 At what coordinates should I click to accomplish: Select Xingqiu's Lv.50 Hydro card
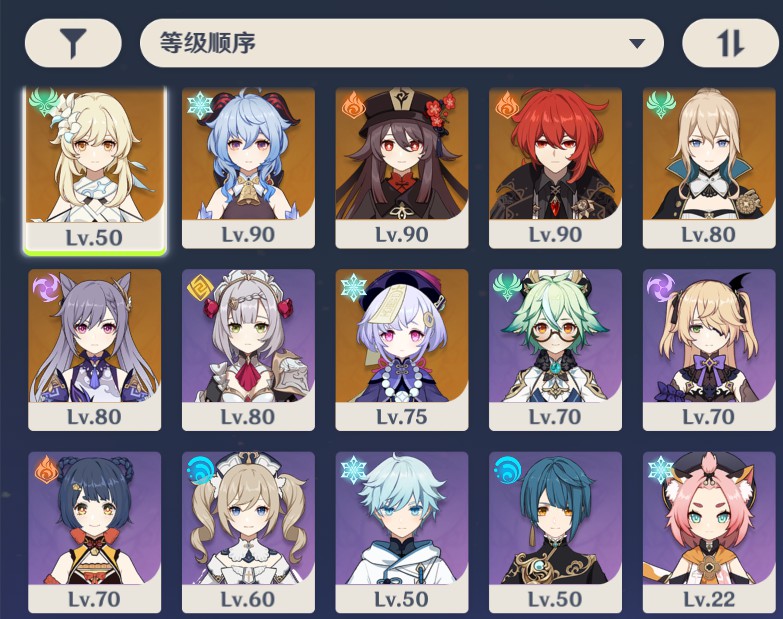(555, 530)
